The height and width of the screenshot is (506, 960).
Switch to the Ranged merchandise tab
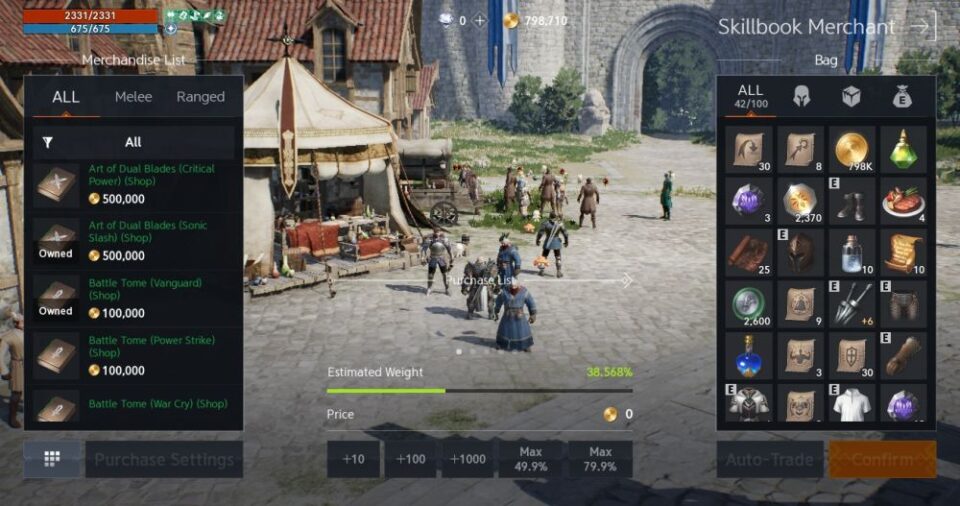pyautogui.click(x=200, y=97)
